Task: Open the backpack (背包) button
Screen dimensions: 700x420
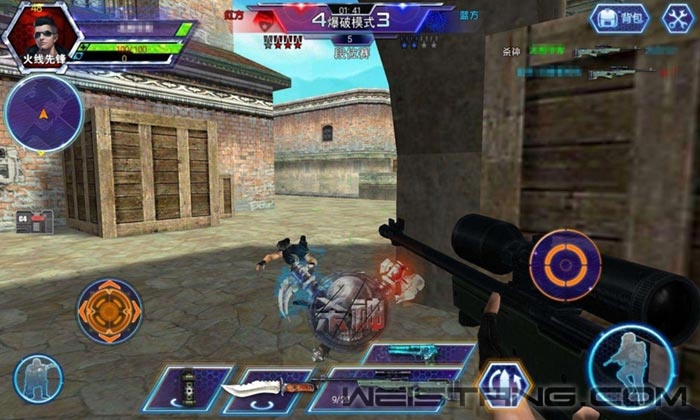Action: (x=620, y=17)
